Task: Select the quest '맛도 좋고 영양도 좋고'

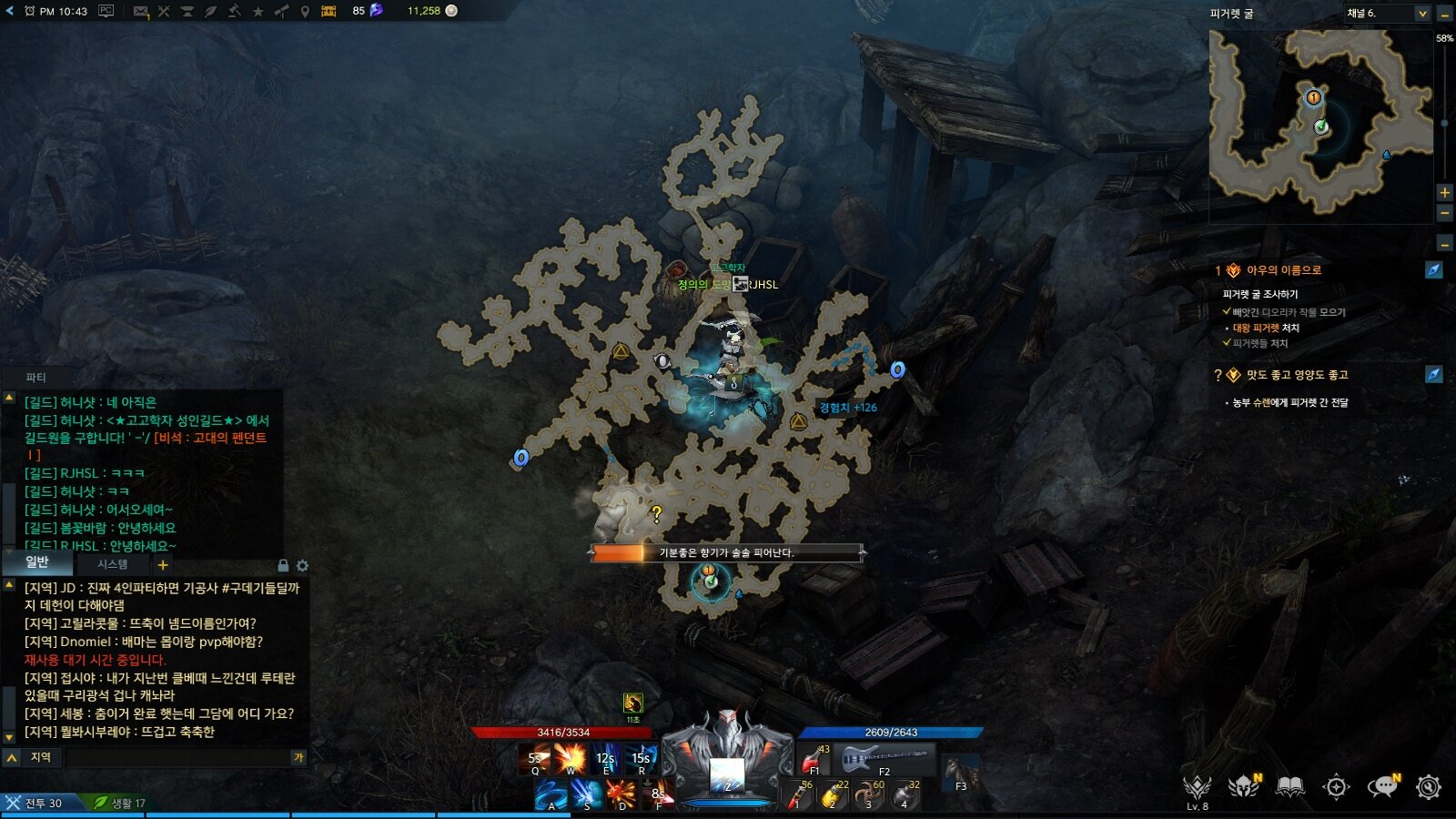Action: tap(1297, 375)
